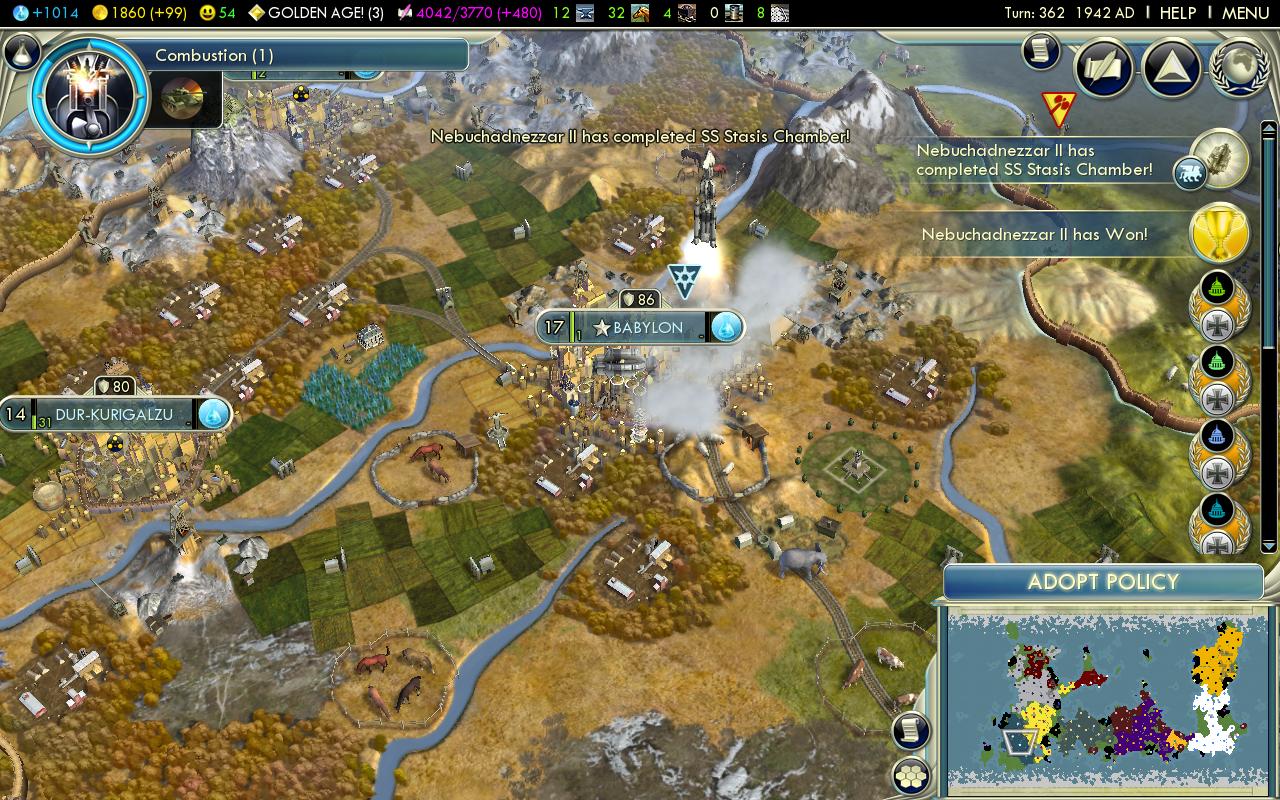Open the MENU item
1280x800 pixels.
1243,13
